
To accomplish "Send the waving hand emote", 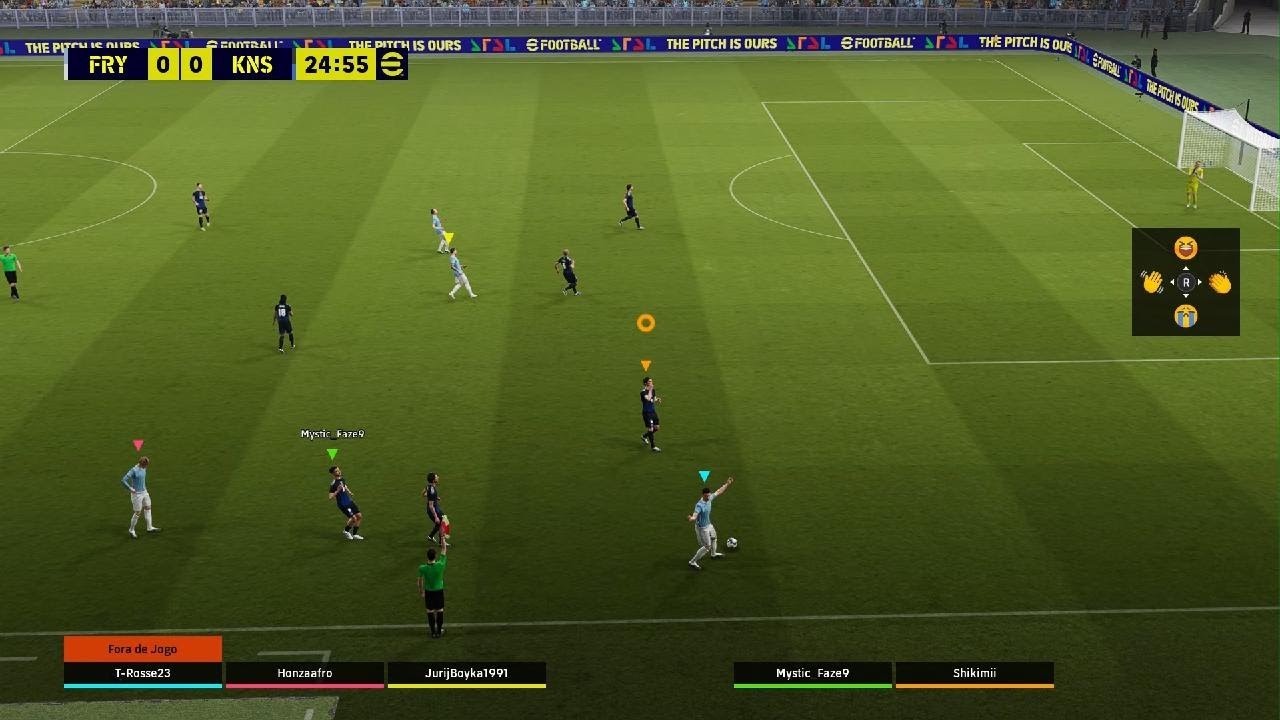I will (x=1153, y=283).
